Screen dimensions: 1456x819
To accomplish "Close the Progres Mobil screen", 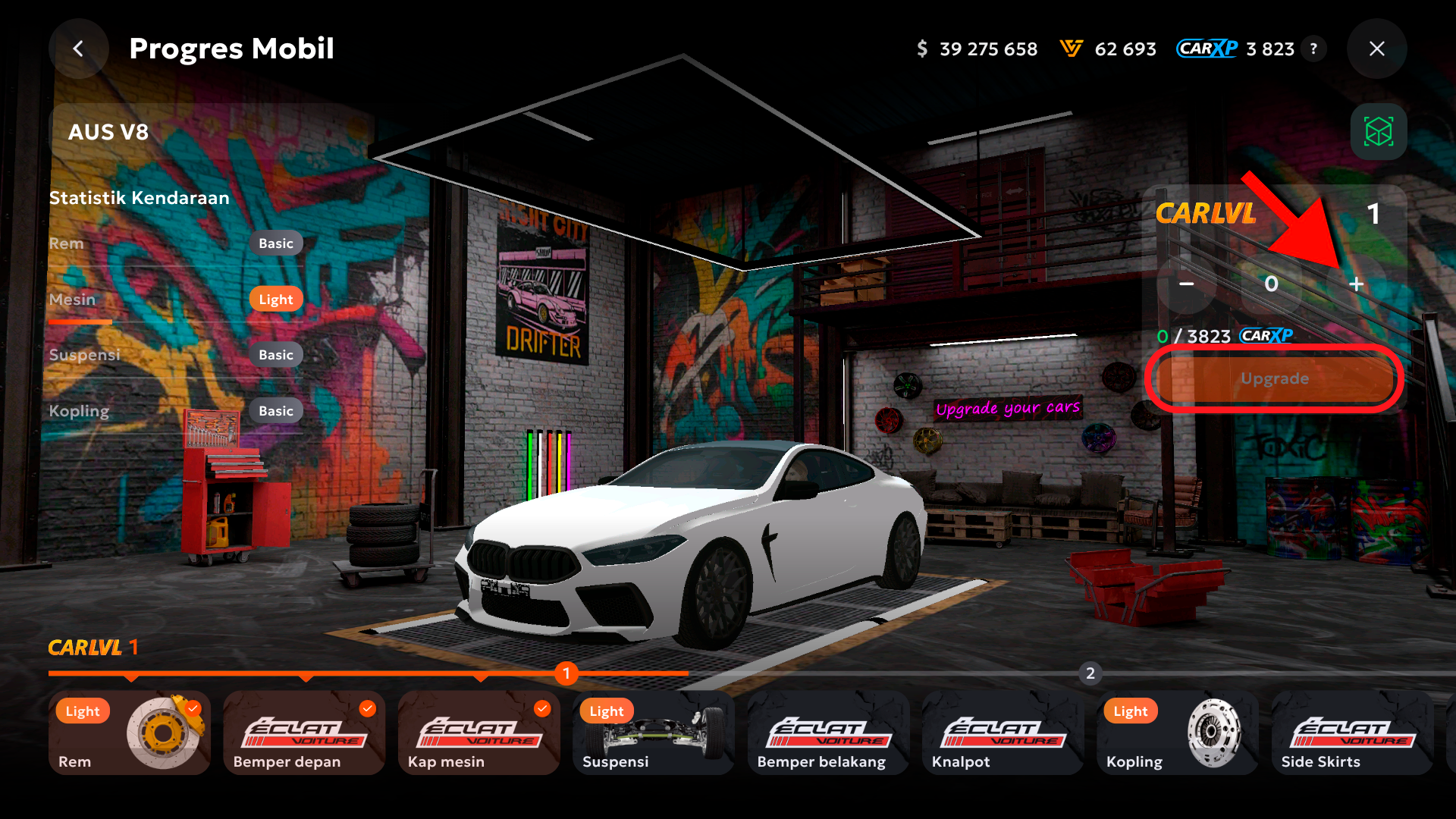I will click(1376, 49).
